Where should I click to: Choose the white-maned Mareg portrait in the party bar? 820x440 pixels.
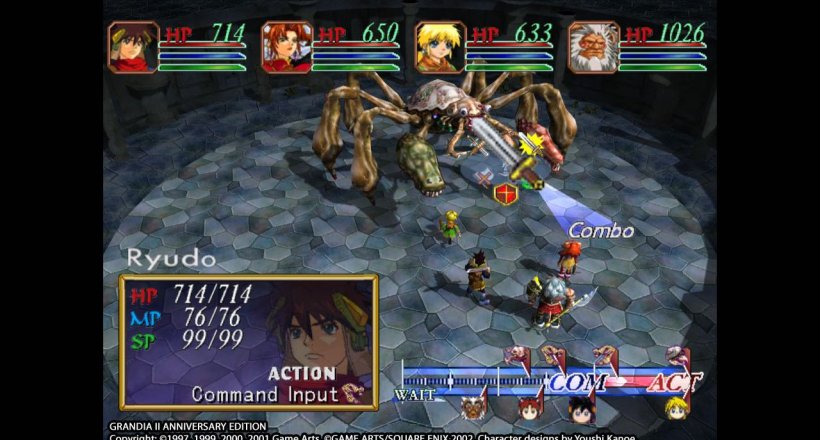[x=594, y=47]
